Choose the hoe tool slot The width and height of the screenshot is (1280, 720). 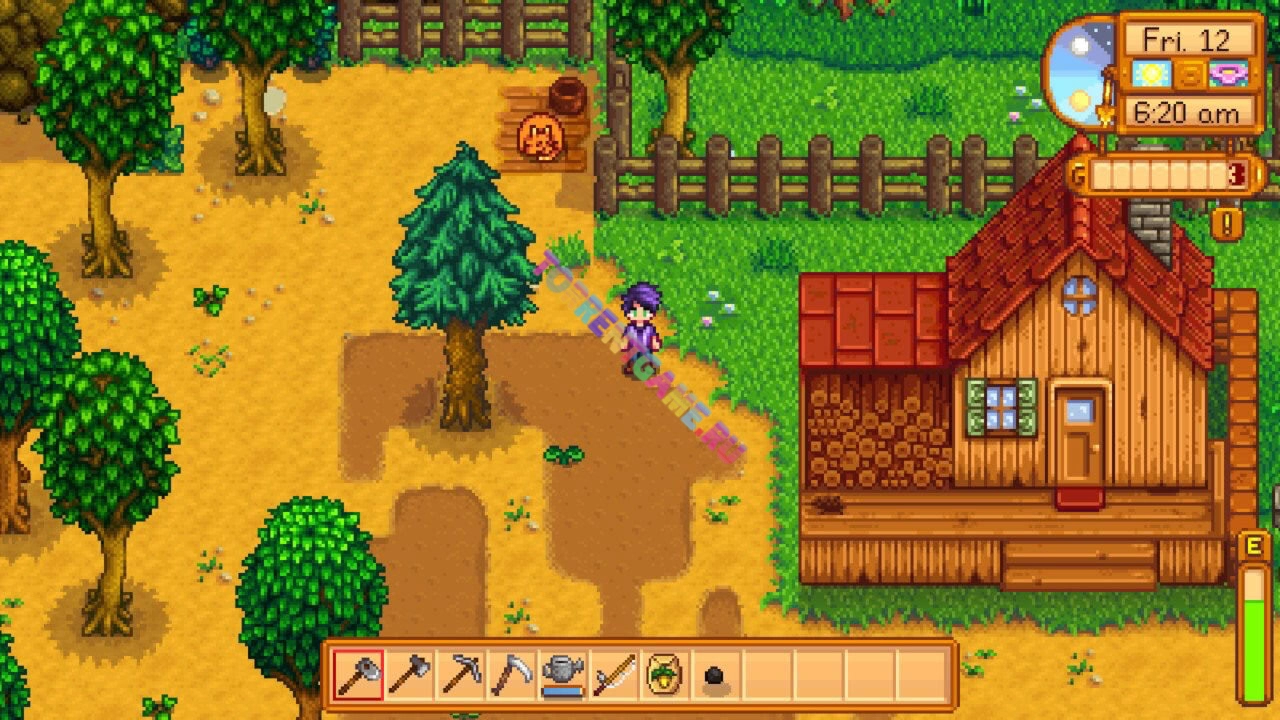(409, 675)
